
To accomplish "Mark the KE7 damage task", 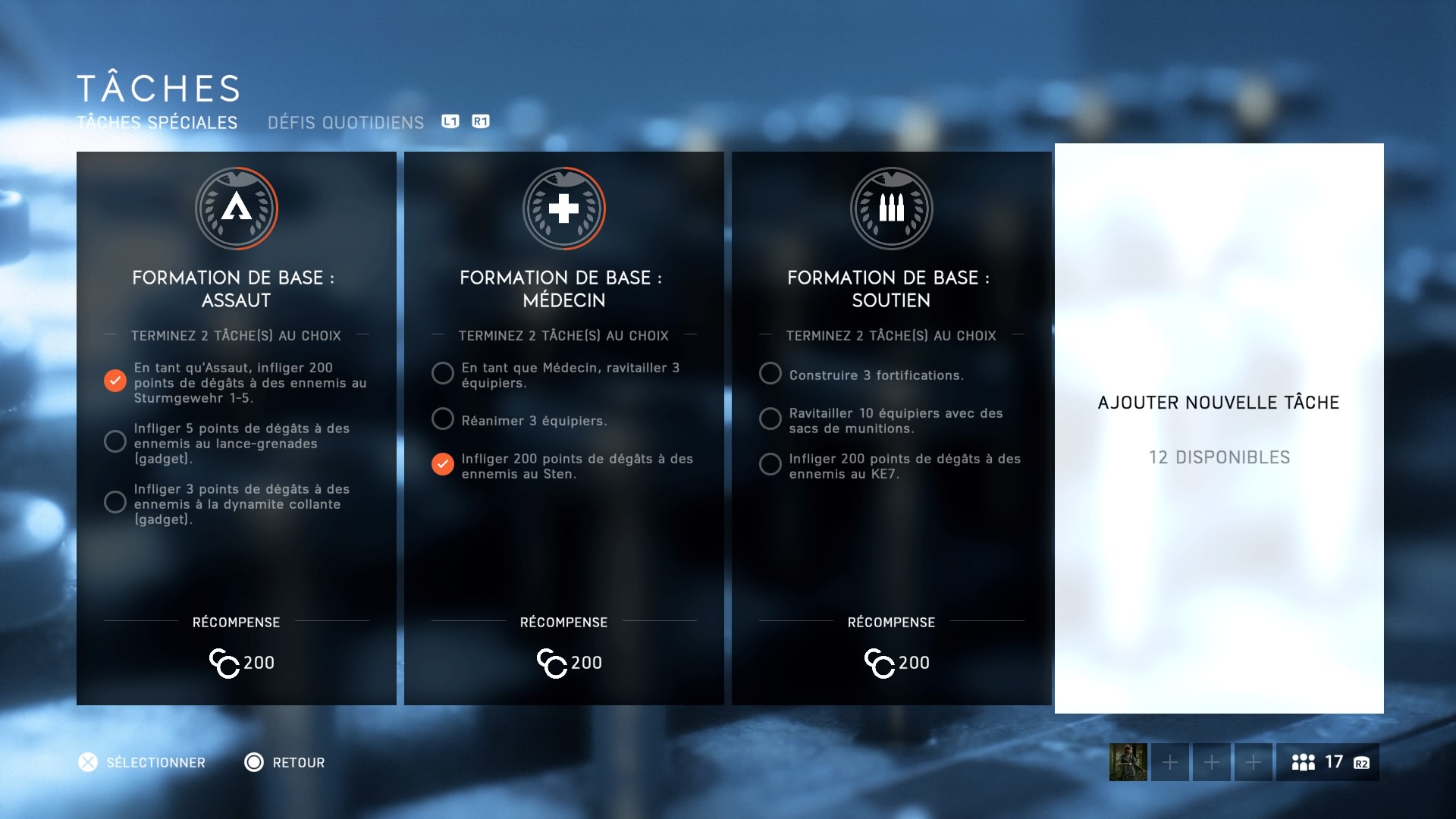I will click(x=770, y=464).
